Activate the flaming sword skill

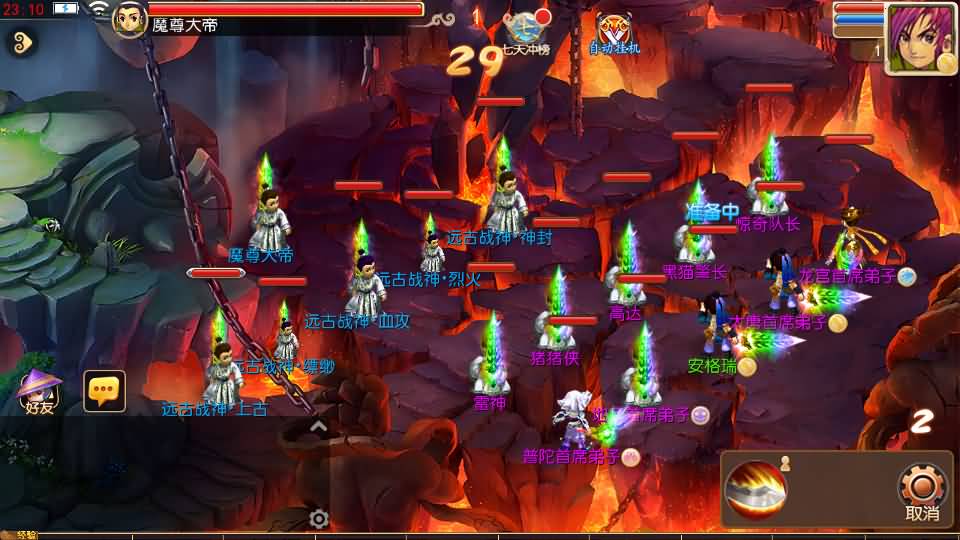point(755,489)
